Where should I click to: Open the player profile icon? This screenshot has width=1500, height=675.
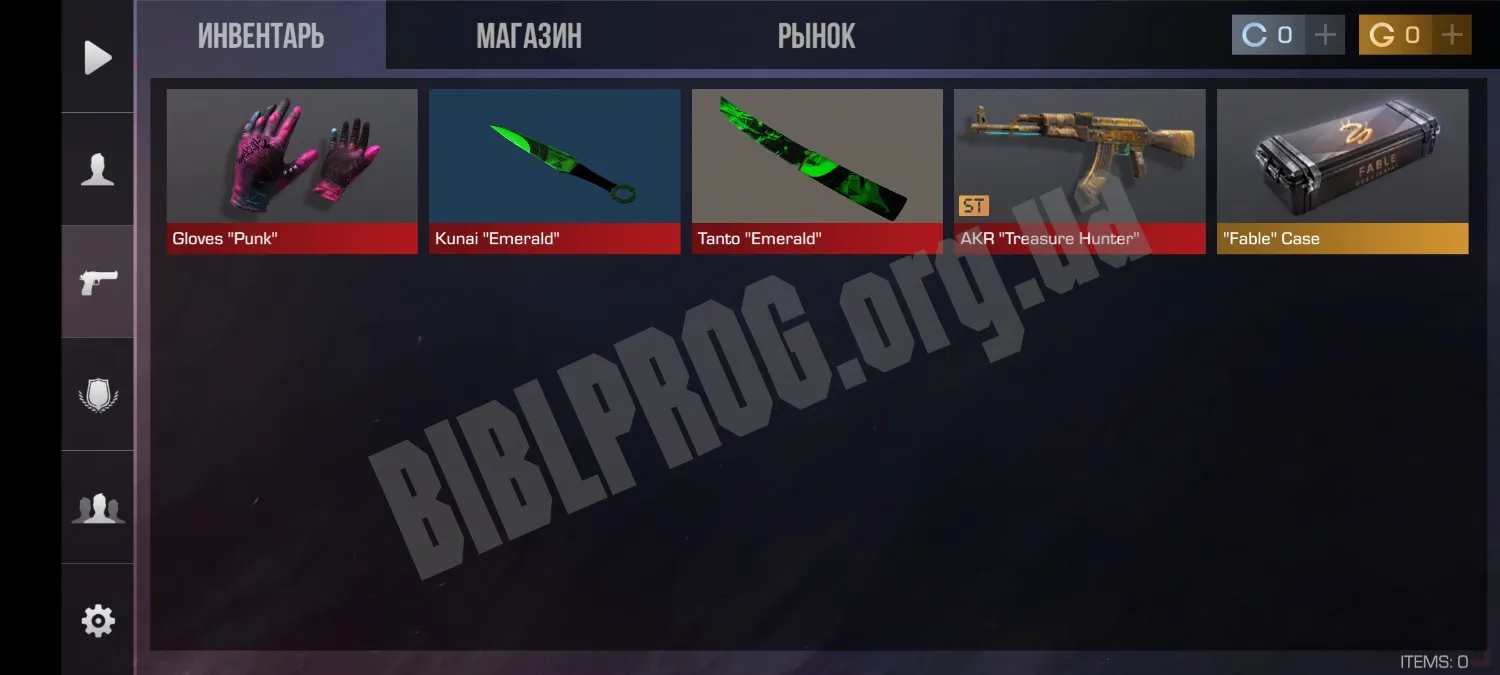(98, 170)
